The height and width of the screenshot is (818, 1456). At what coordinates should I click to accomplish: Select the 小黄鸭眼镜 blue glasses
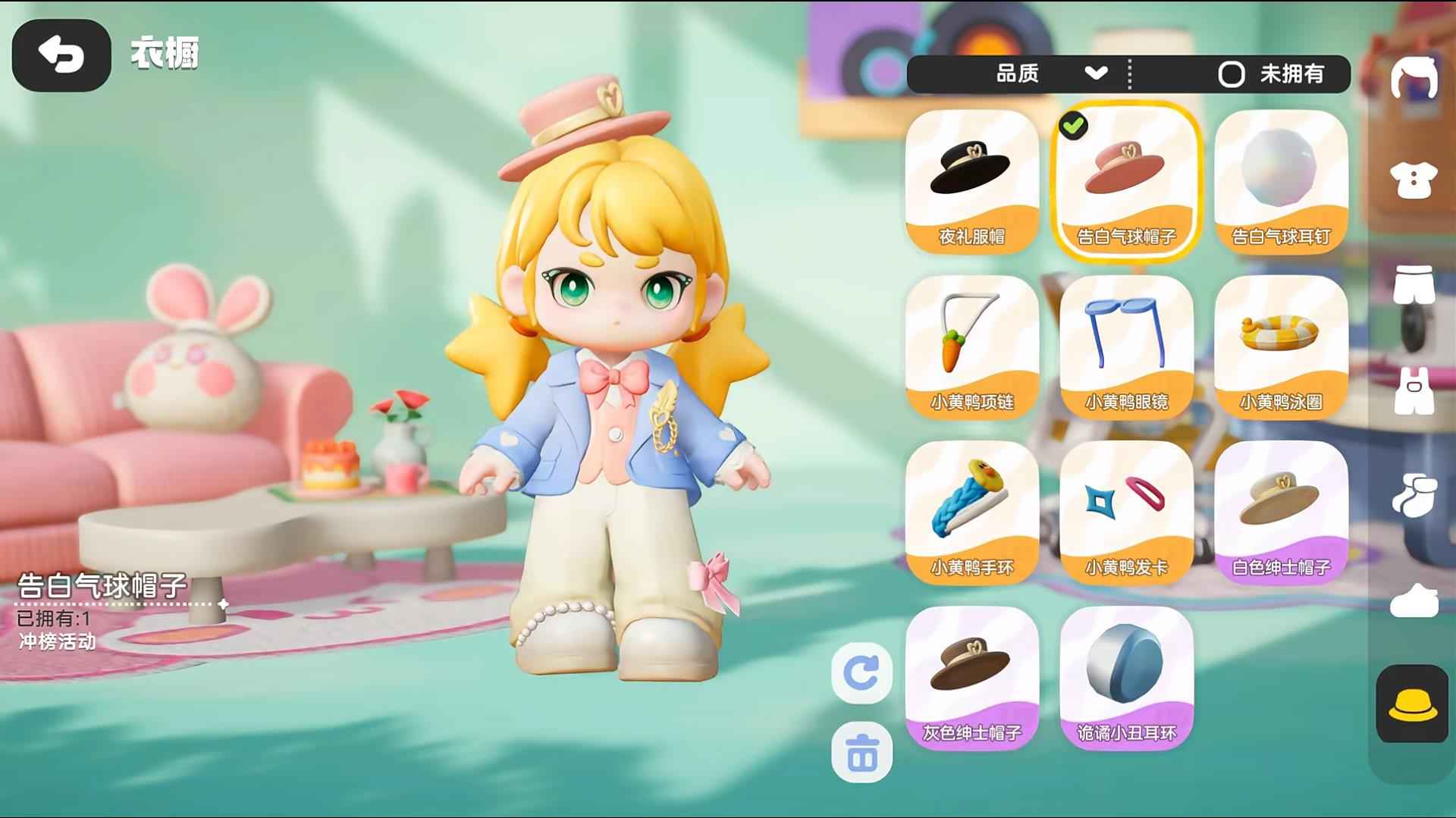tap(1126, 346)
